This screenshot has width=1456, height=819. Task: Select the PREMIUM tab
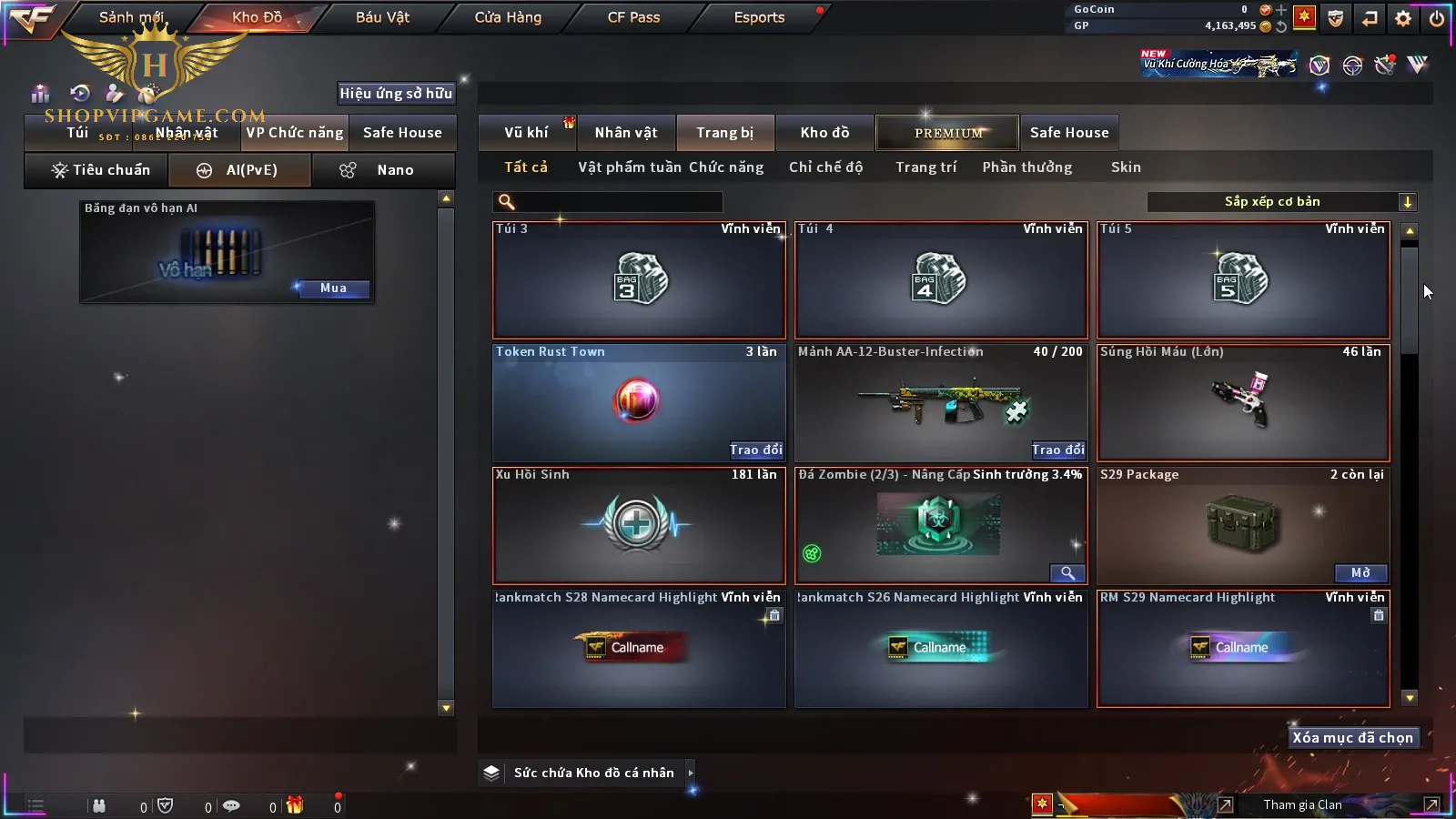pyautogui.click(x=948, y=133)
